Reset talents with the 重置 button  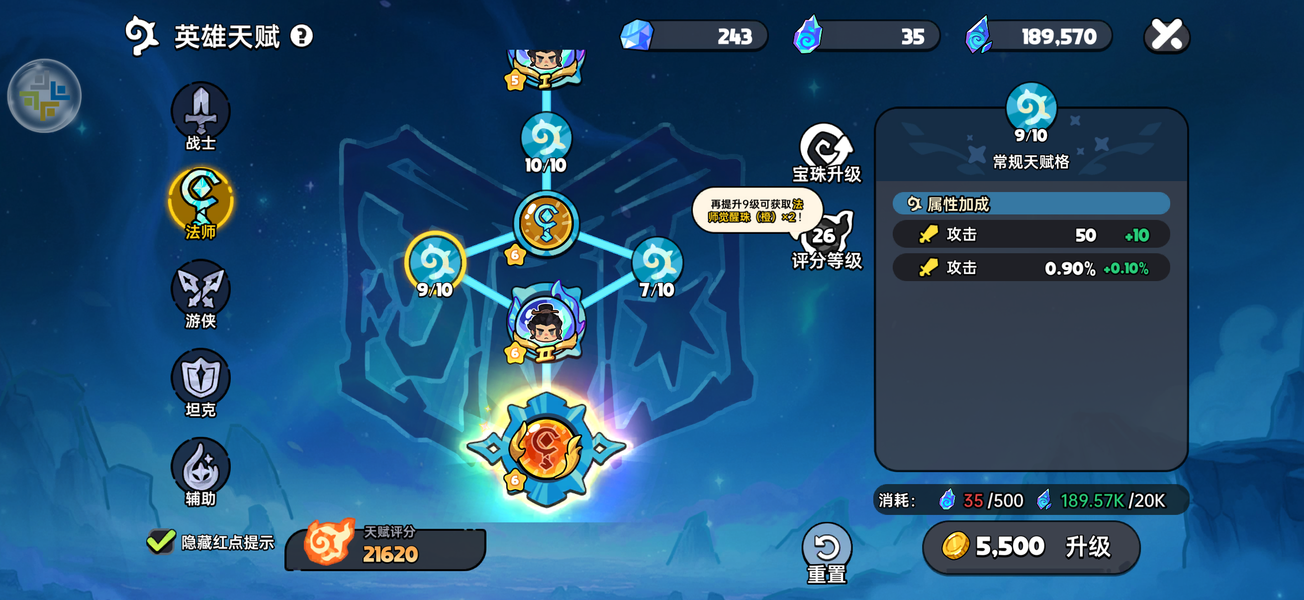(826, 549)
